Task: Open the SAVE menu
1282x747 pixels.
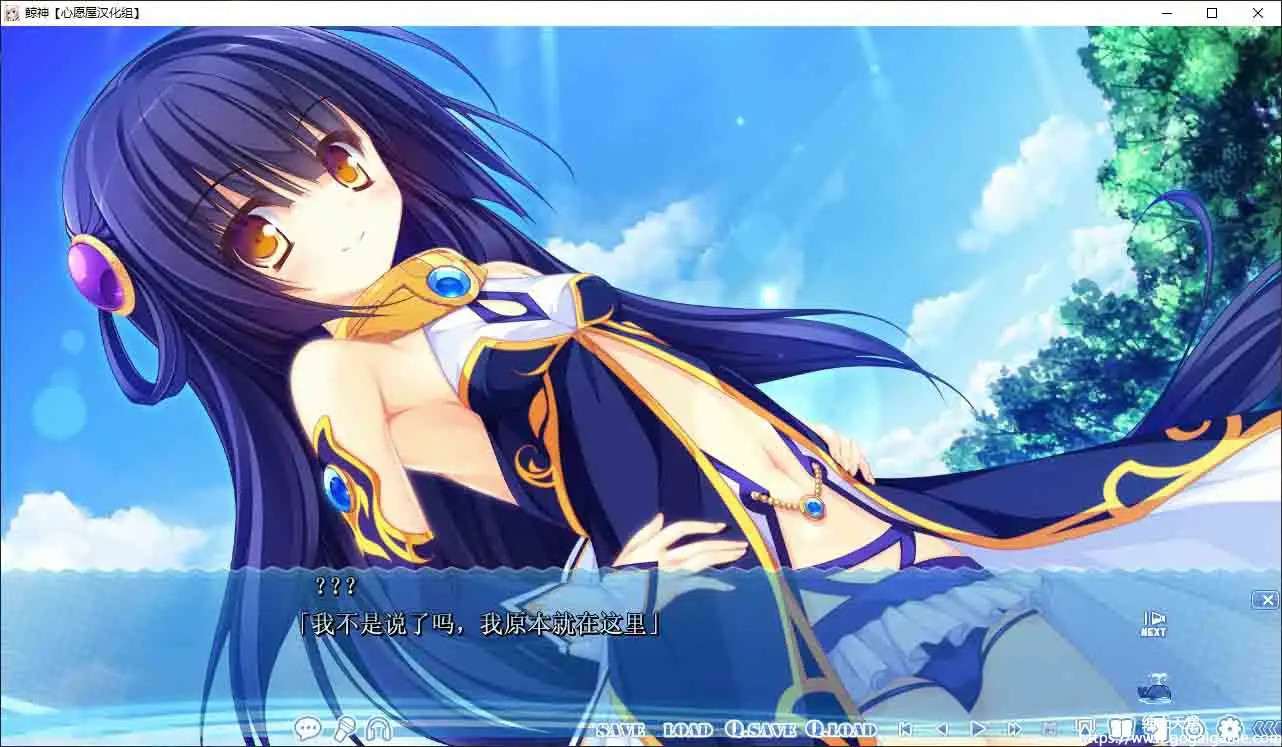Action: point(620,730)
